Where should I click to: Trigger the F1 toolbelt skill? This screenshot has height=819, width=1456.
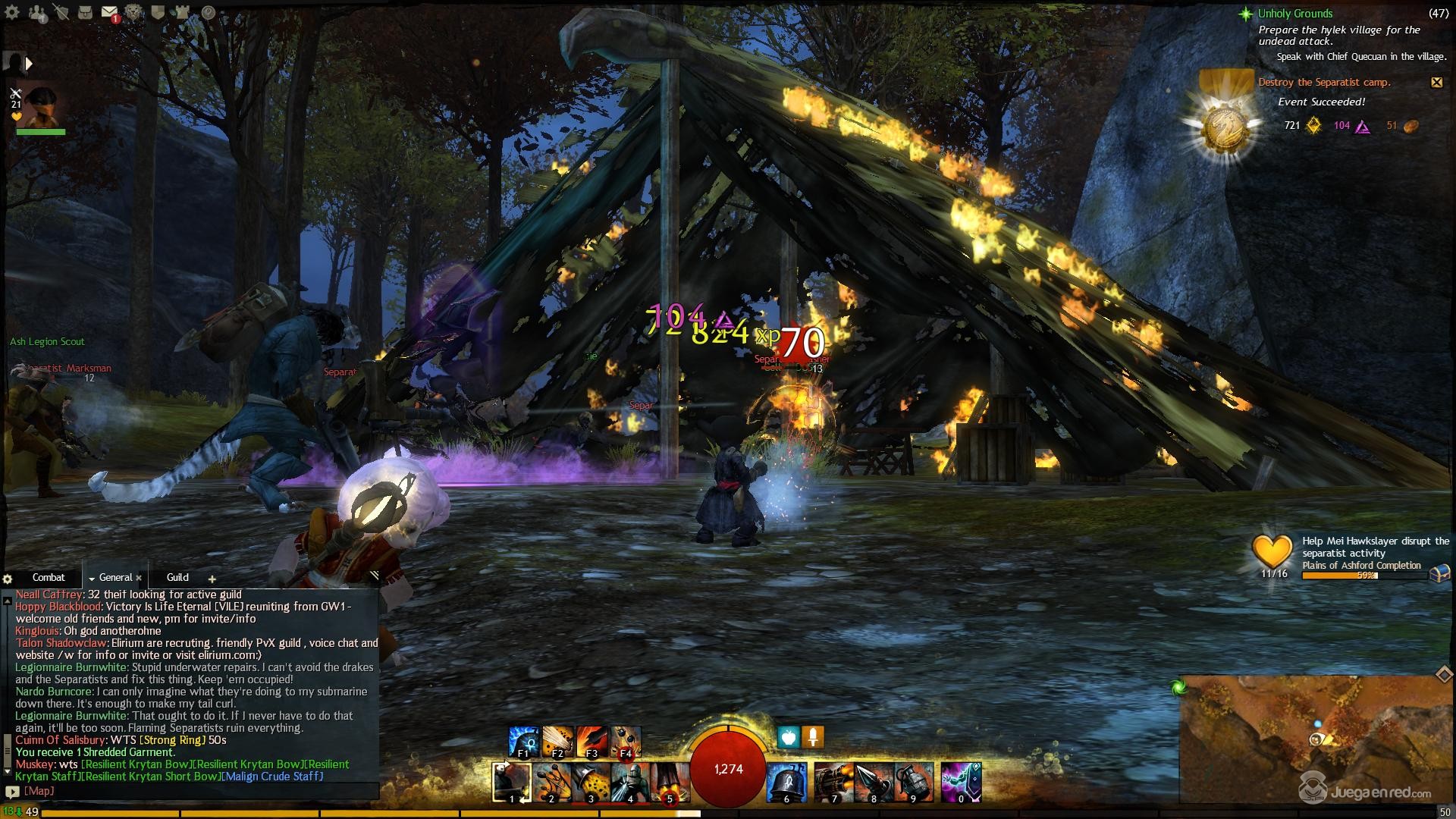pos(523,741)
